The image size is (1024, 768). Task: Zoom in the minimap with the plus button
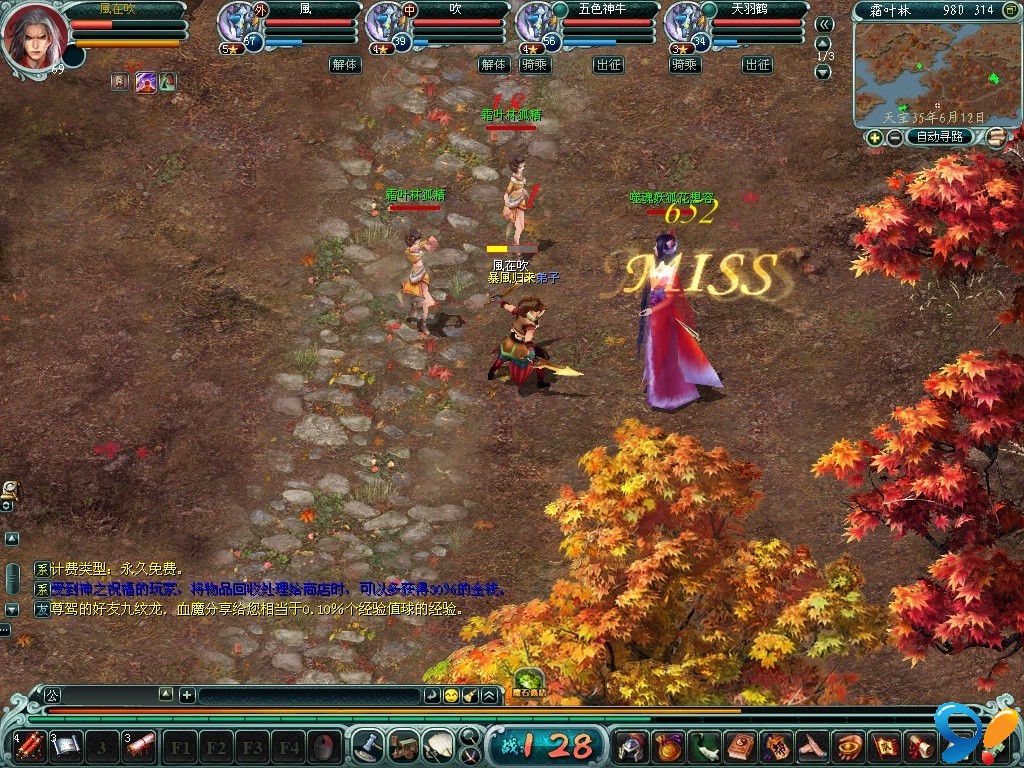click(875, 138)
